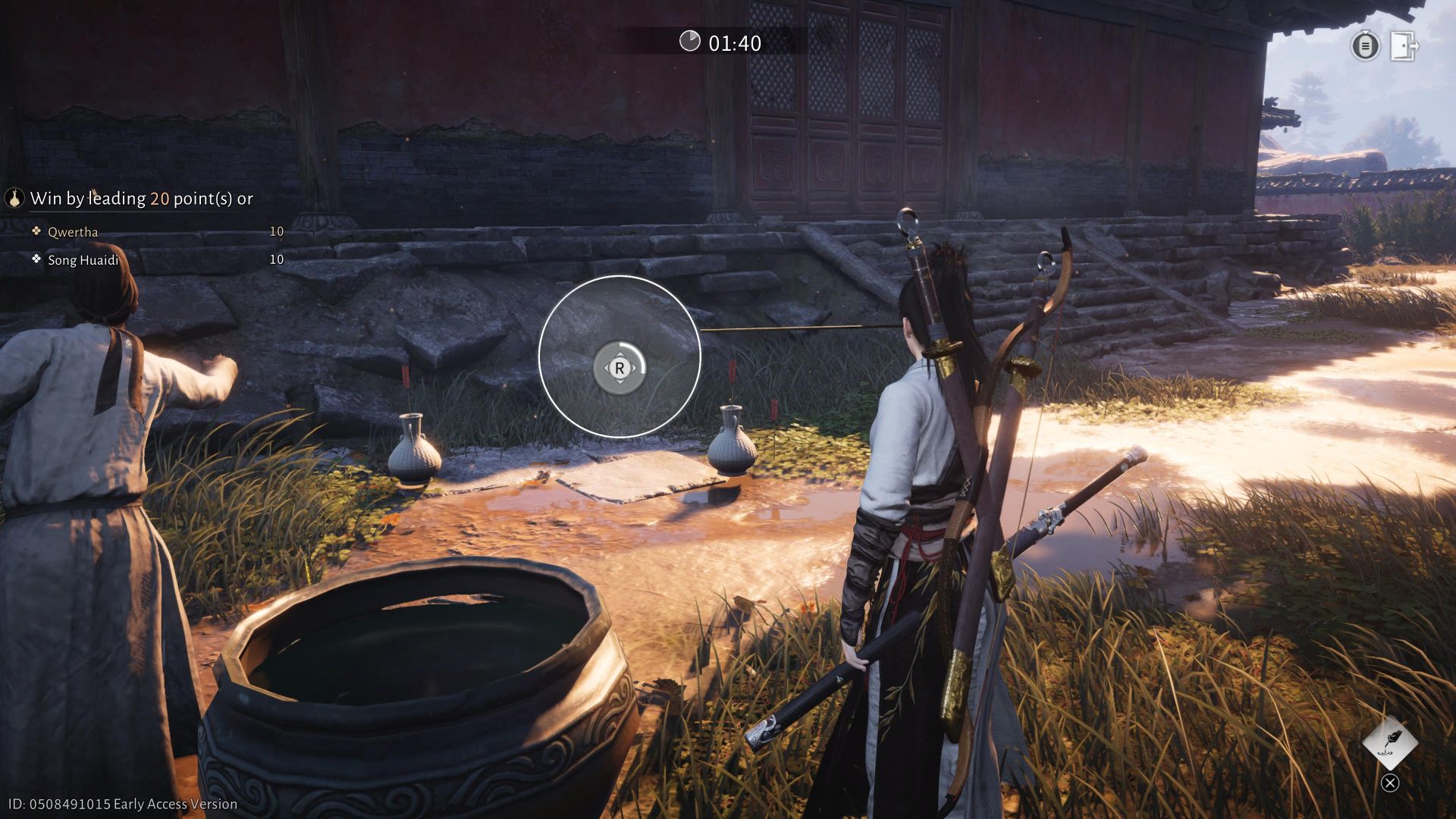Open the "Win by leading 20 point(s)" objective tracker

[x=141, y=199]
